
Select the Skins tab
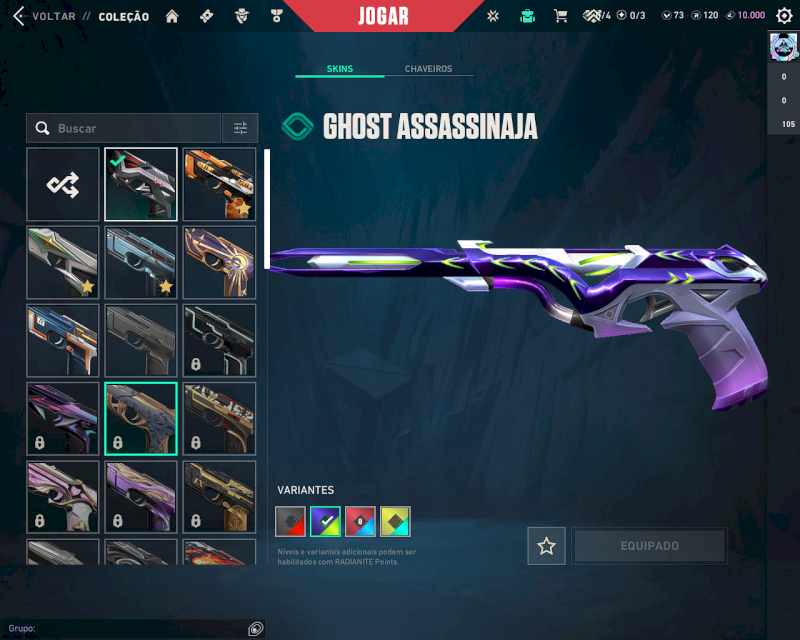pyautogui.click(x=339, y=69)
